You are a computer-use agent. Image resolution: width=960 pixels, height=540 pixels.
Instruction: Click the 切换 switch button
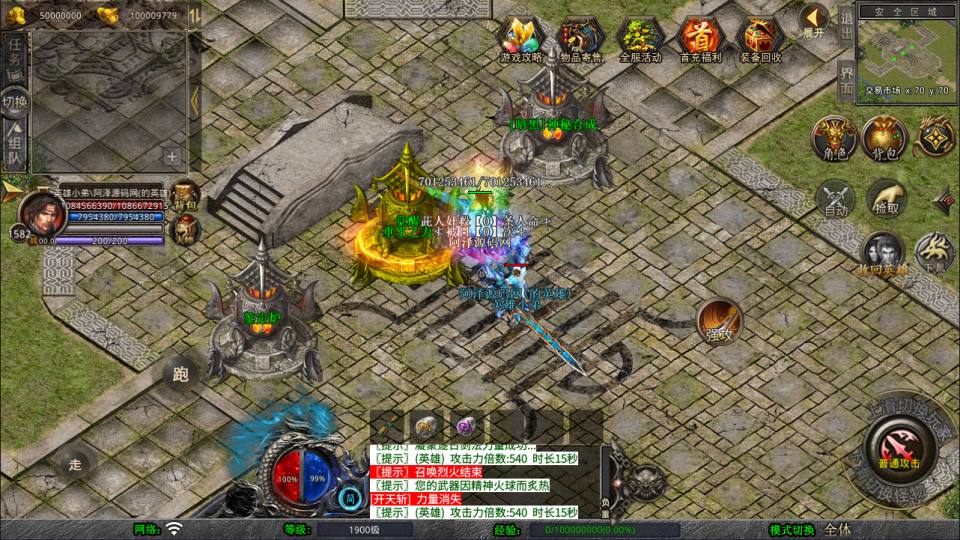[x=15, y=102]
